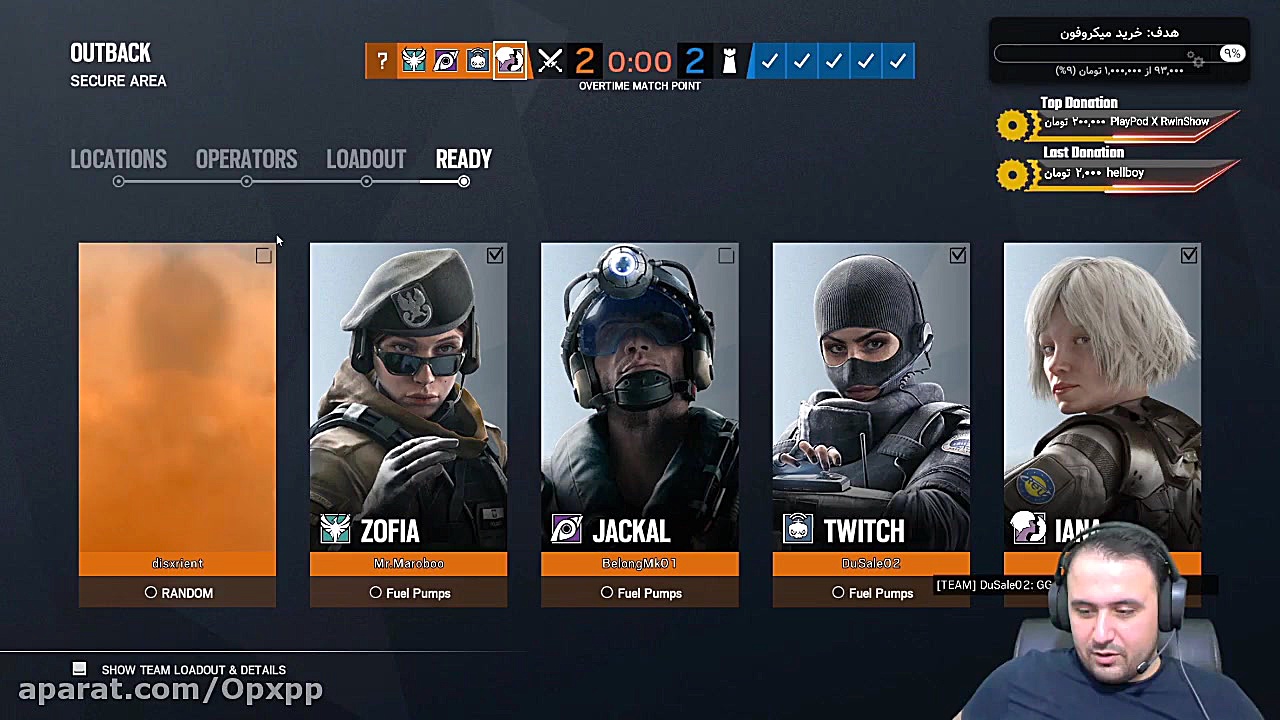This screenshot has height=720, width=1280.
Task: Click Zofia's operator icon in the top scoreboard
Action: coord(414,61)
